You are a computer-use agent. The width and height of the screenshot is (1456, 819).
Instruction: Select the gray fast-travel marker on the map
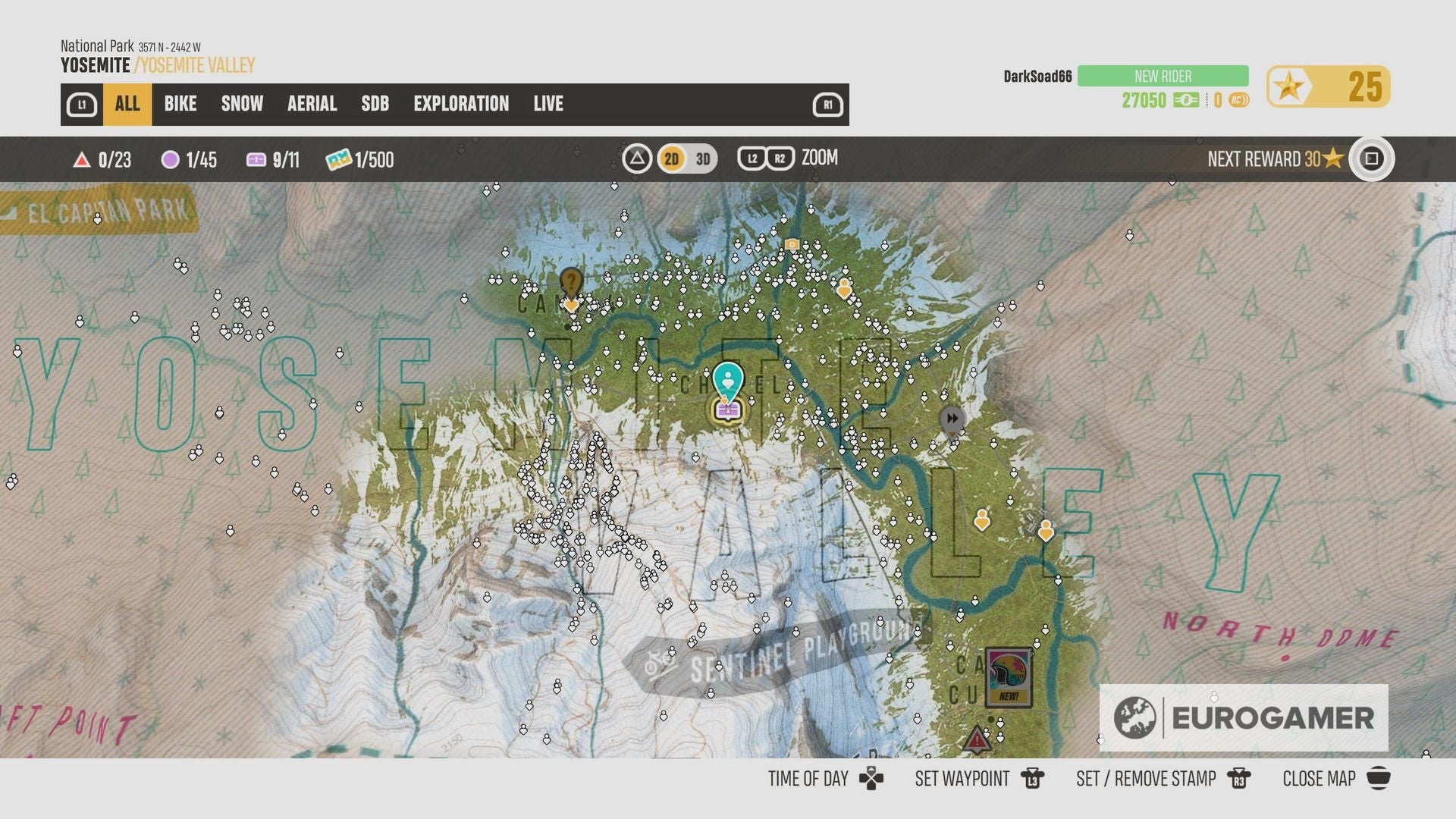(x=951, y=418)
